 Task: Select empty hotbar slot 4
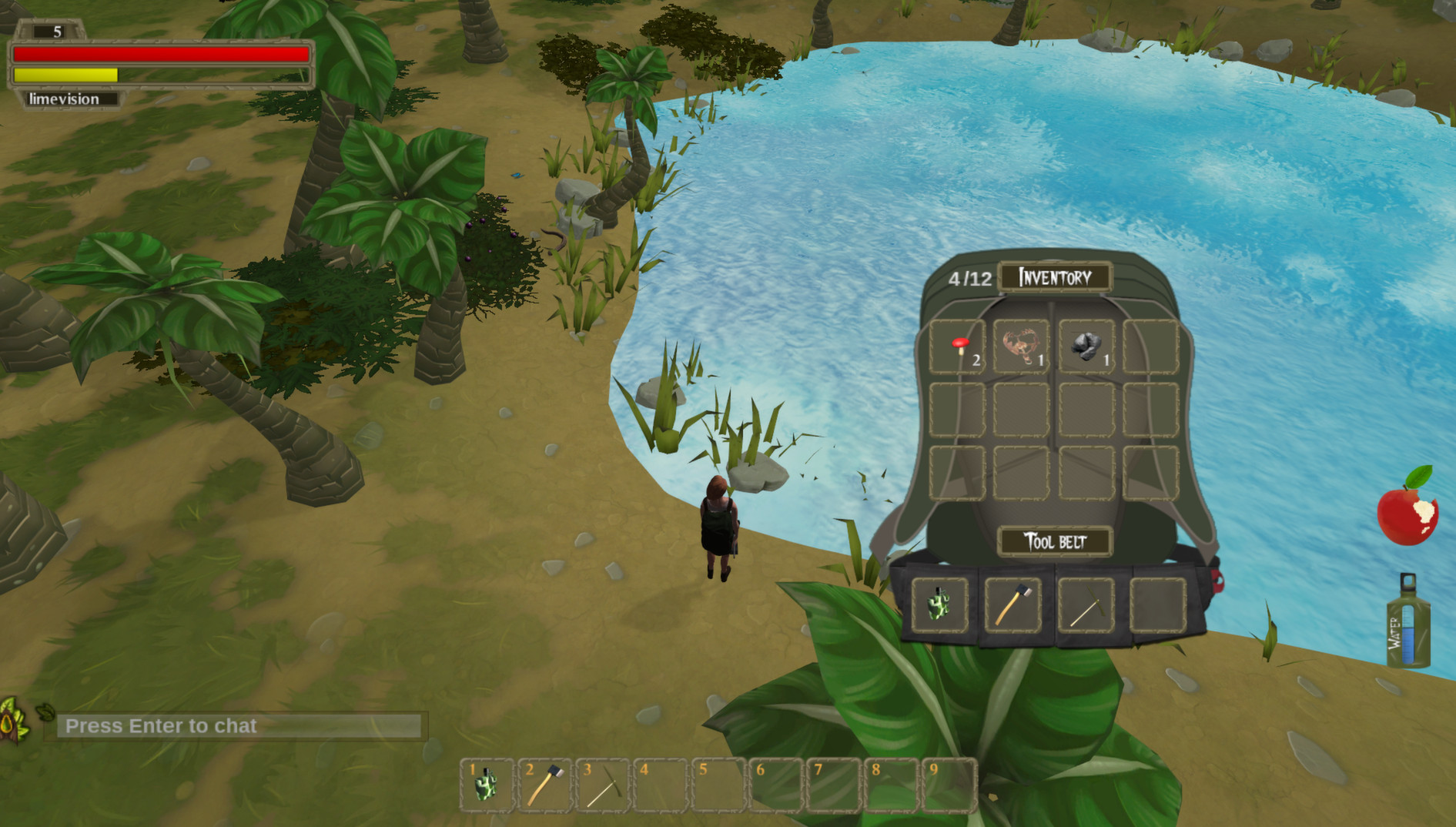[x=660, y=785]
